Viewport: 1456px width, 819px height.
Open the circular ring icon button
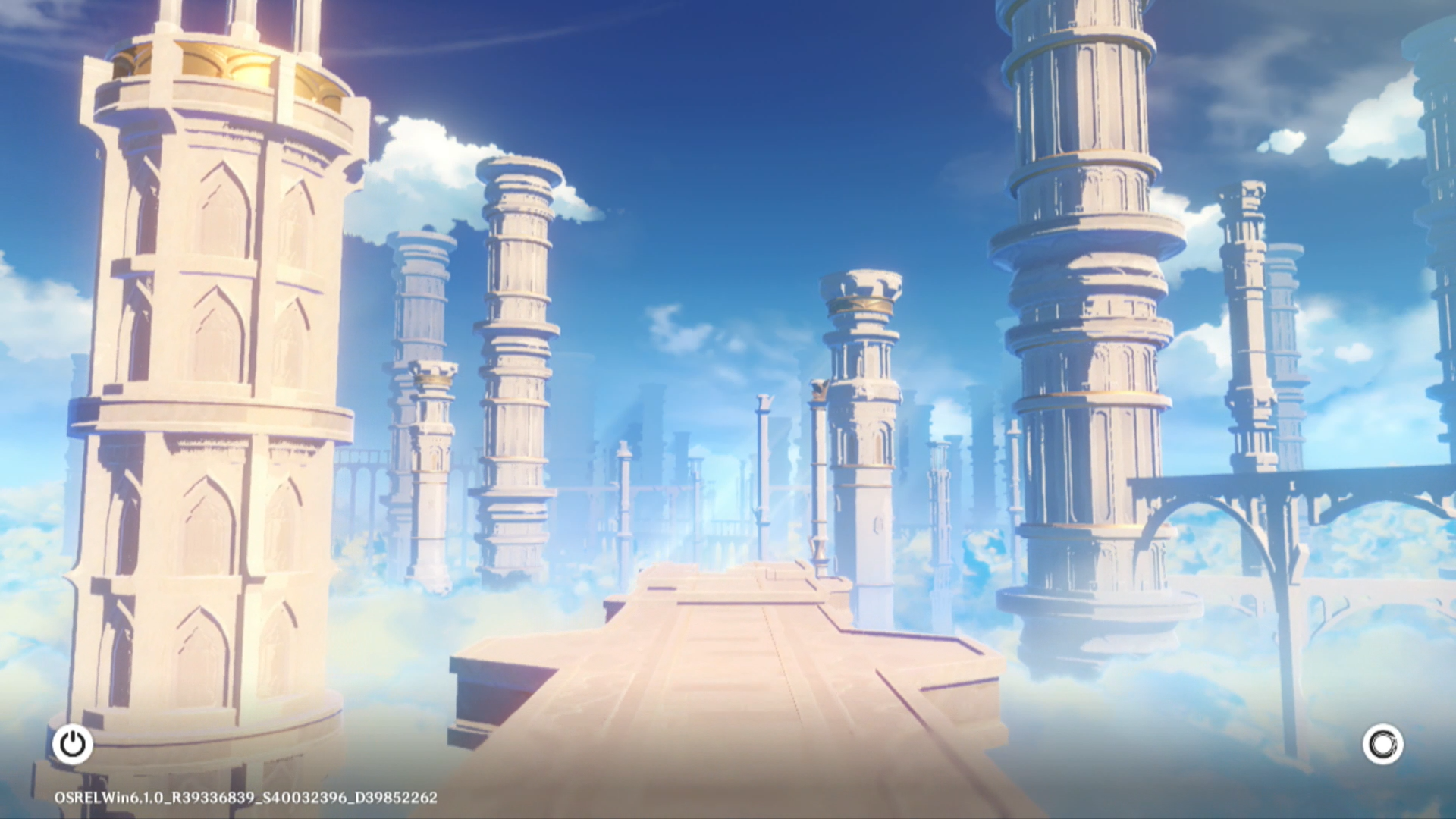coord(1382,744)
